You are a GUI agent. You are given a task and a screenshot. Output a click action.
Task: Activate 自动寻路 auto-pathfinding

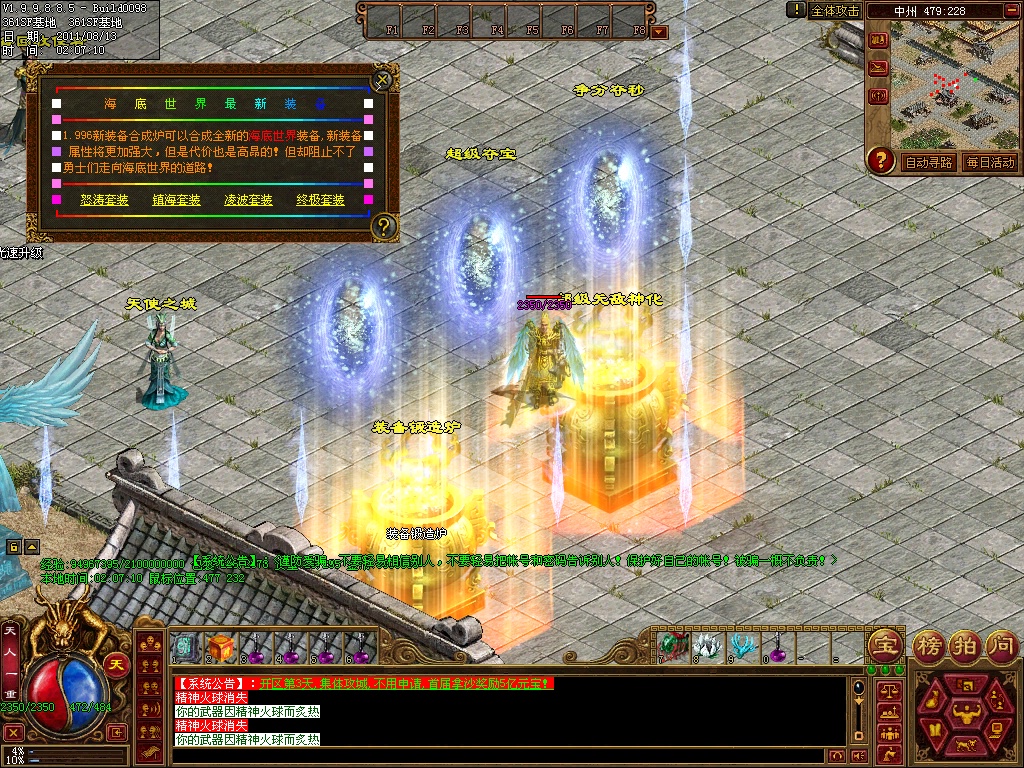(x=929, y=162)
